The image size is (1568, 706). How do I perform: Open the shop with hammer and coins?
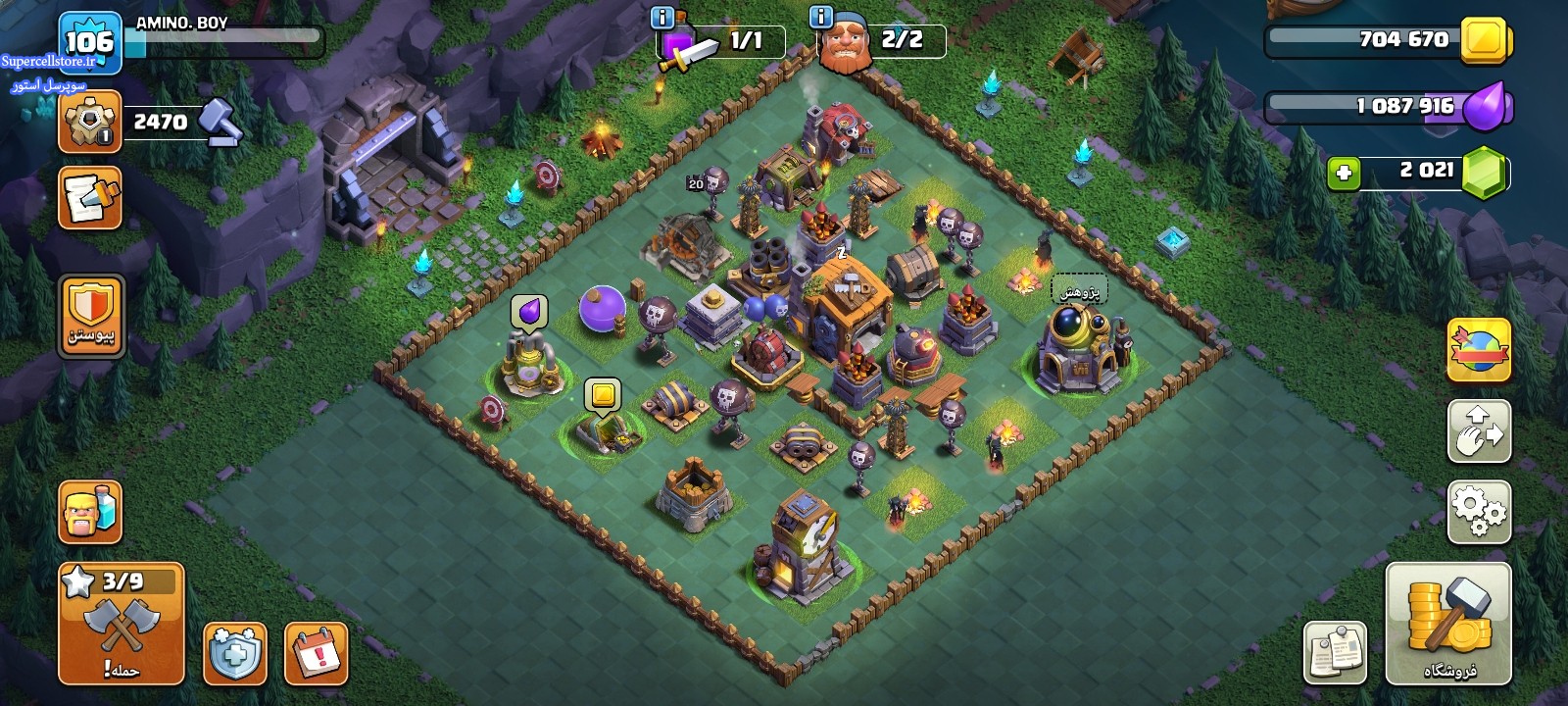(1448, 624)
